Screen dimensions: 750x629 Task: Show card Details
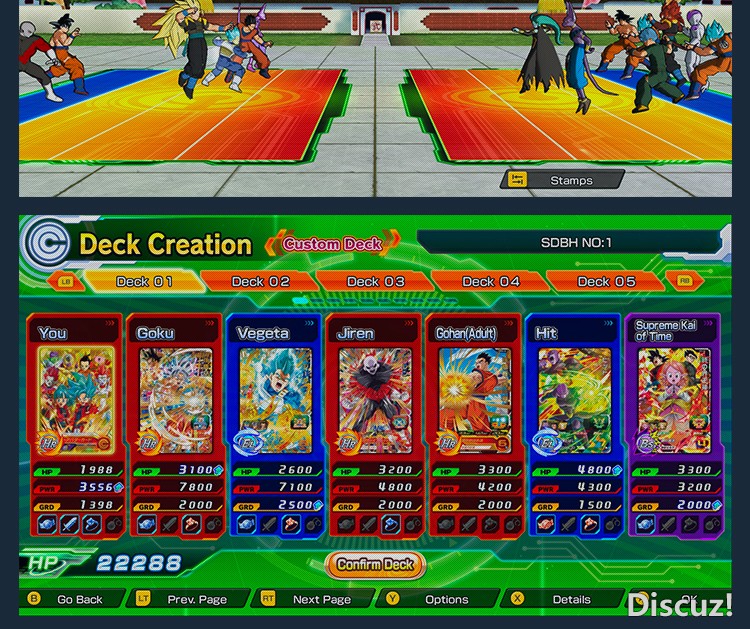coord(571,600)
